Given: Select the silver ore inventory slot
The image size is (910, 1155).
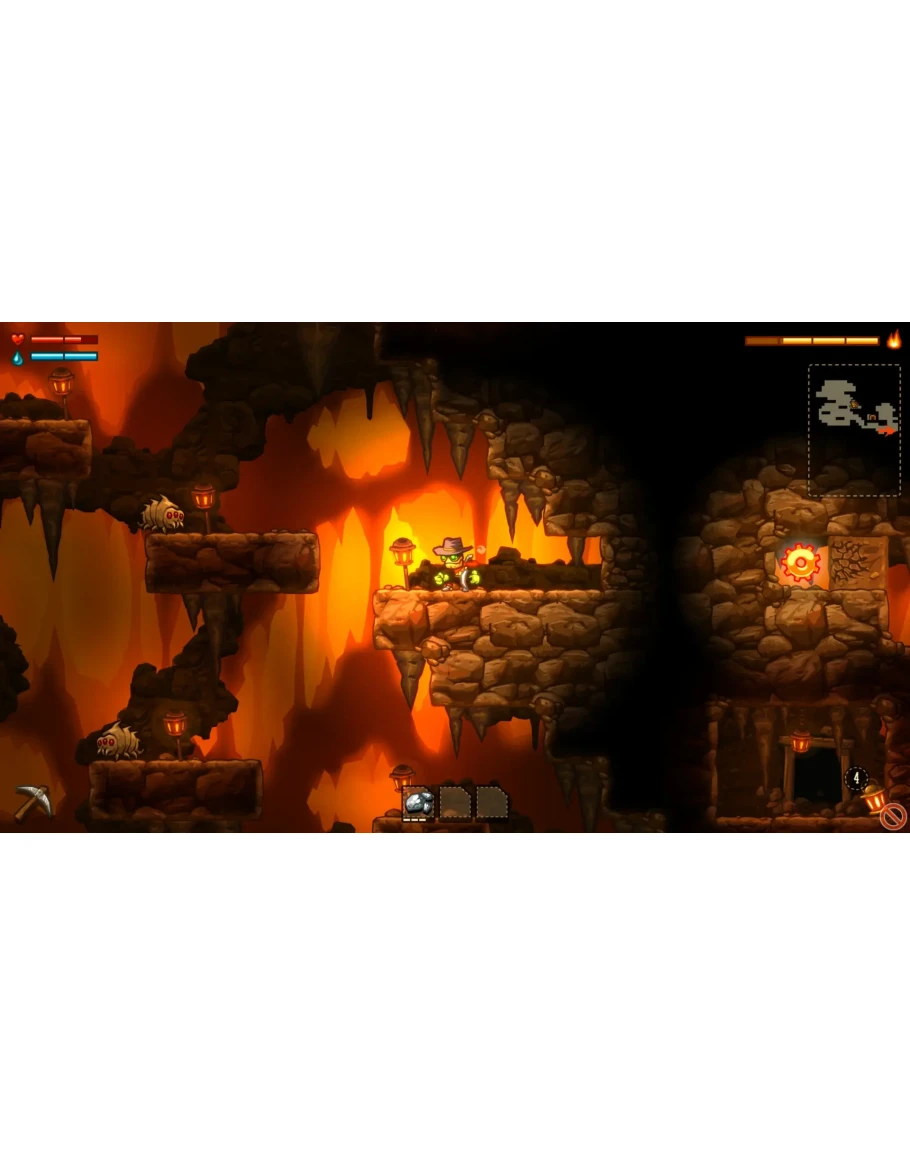Looking at the screenshot, I should point(420,802).
